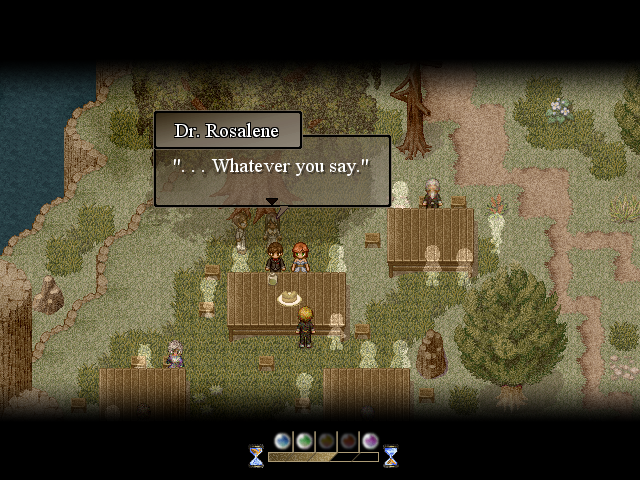Select the dim olive memory orb
Viewport: 640px width, 480px height.
326,441
